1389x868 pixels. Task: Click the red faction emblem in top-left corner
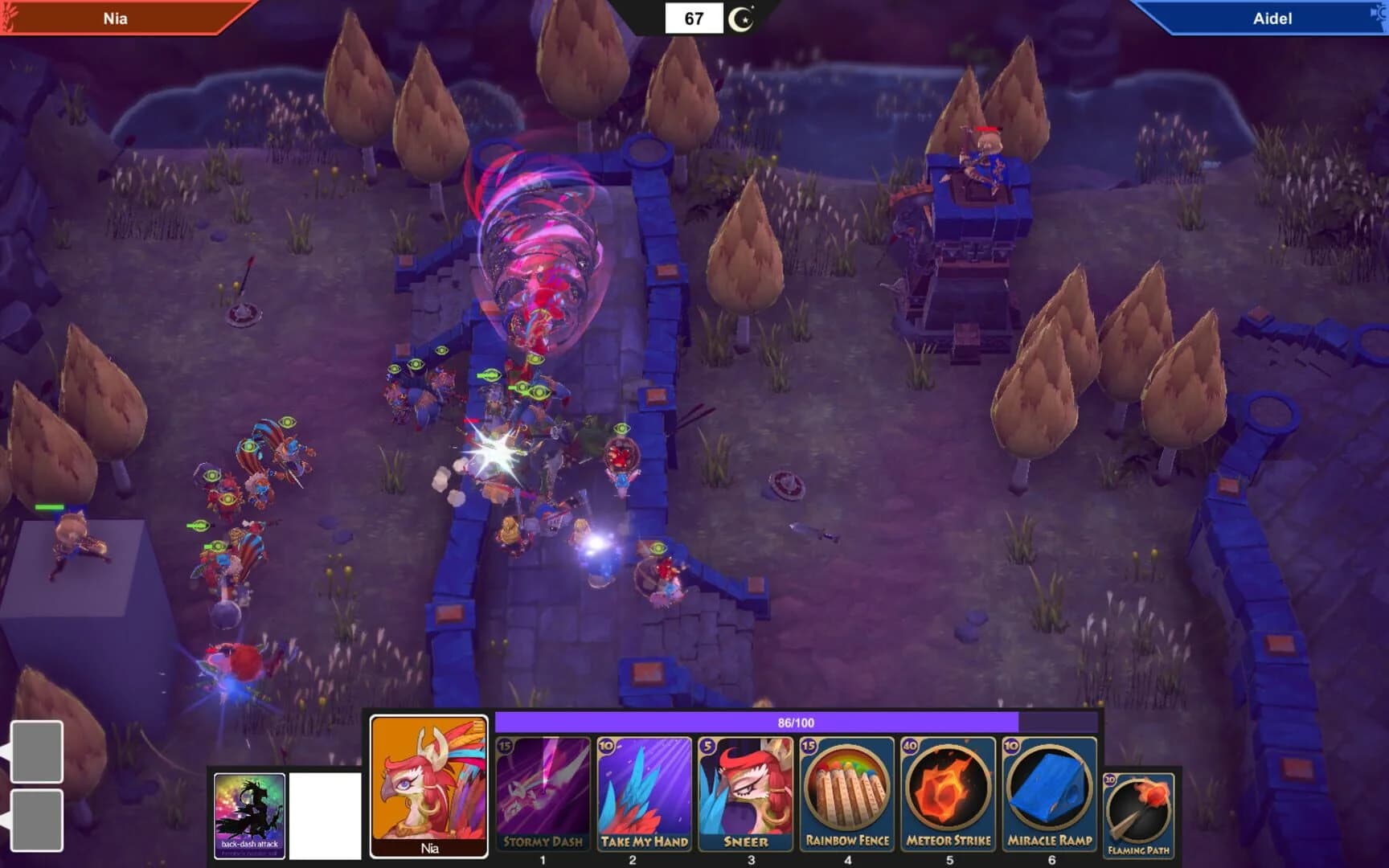tap(10, 16)
